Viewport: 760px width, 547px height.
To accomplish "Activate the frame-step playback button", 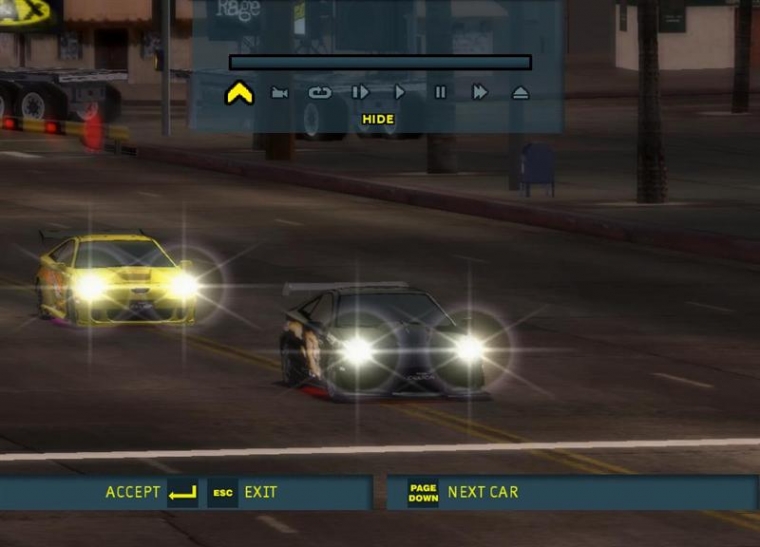I will point(360,93).
